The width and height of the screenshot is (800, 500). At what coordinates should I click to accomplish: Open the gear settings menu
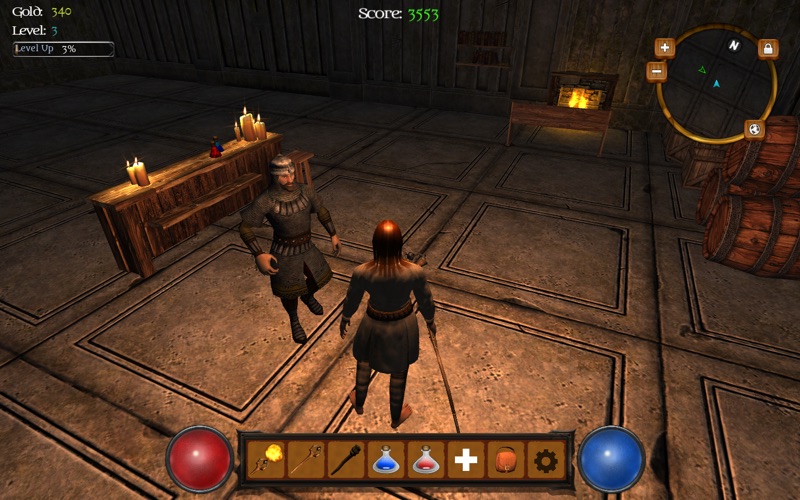(x=546, y=460)
